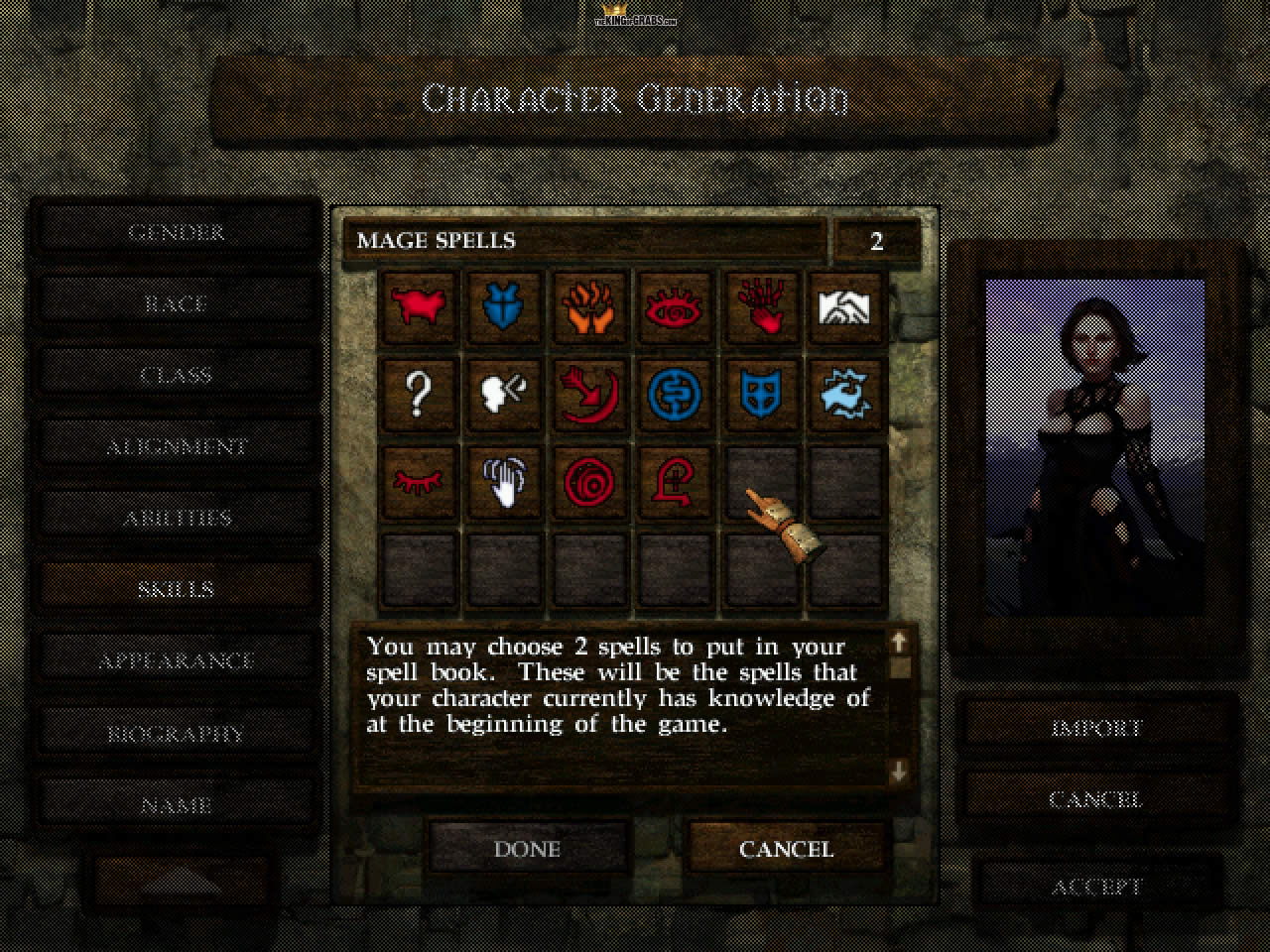Cancel the mage spell selection
Image resolution: width=1270 pixels, height=952 pixels.
(786, 849)
